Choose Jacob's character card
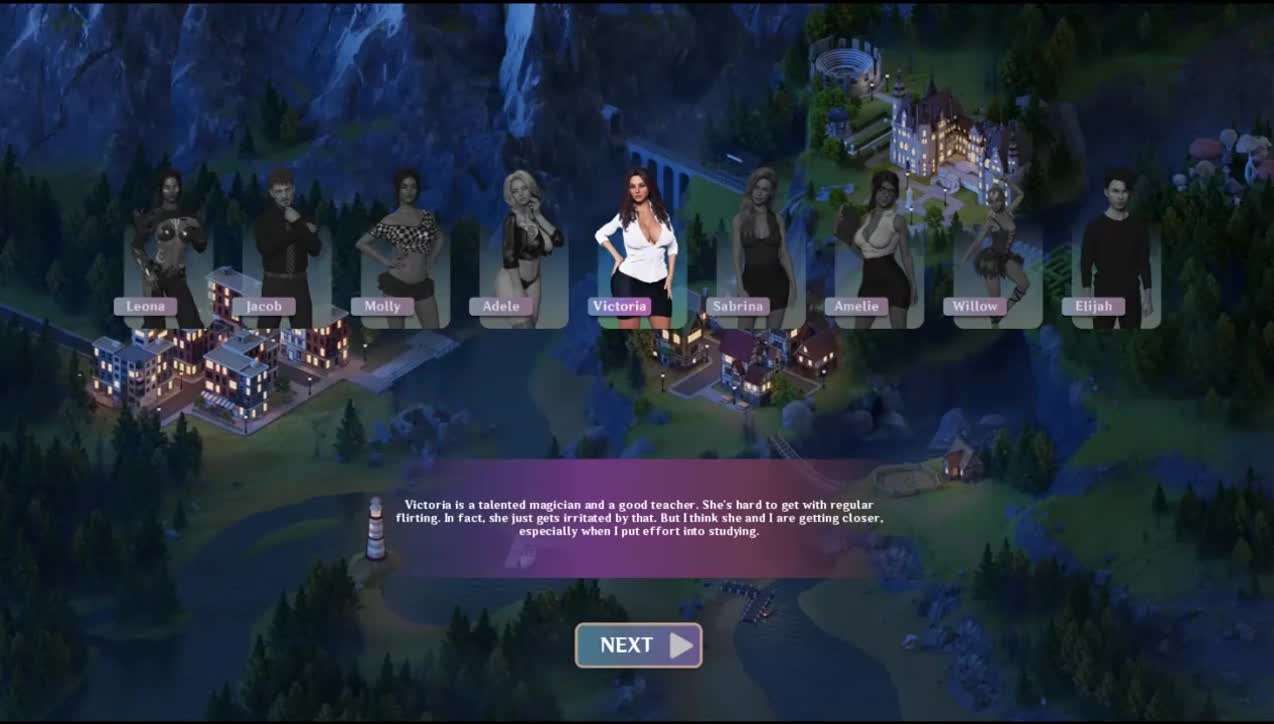Image resolution: width=1274 pixels, height=724 pixels. click(286, 260)
